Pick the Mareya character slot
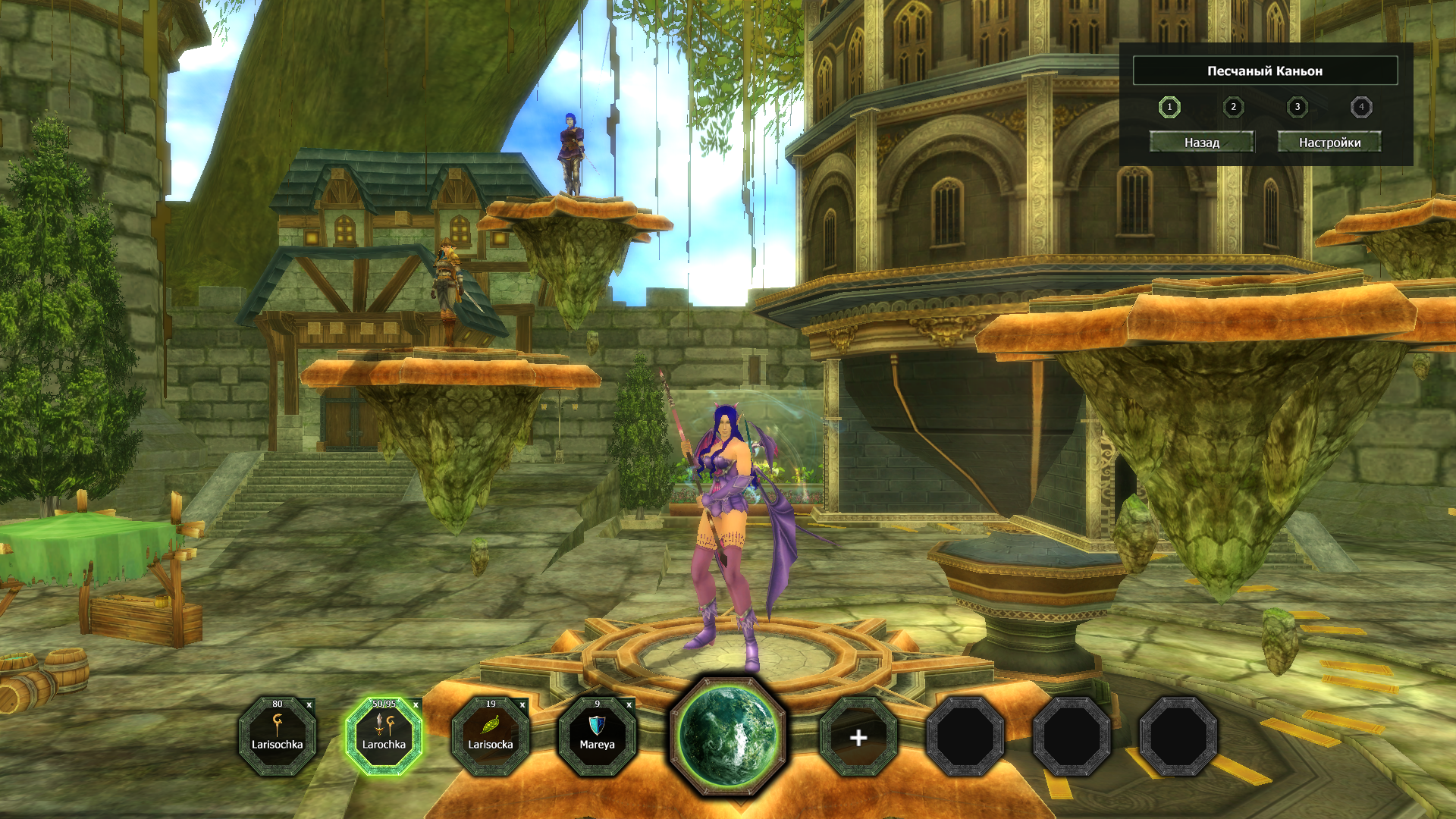This screenshot has height=819, width=1456. (597, 736)
